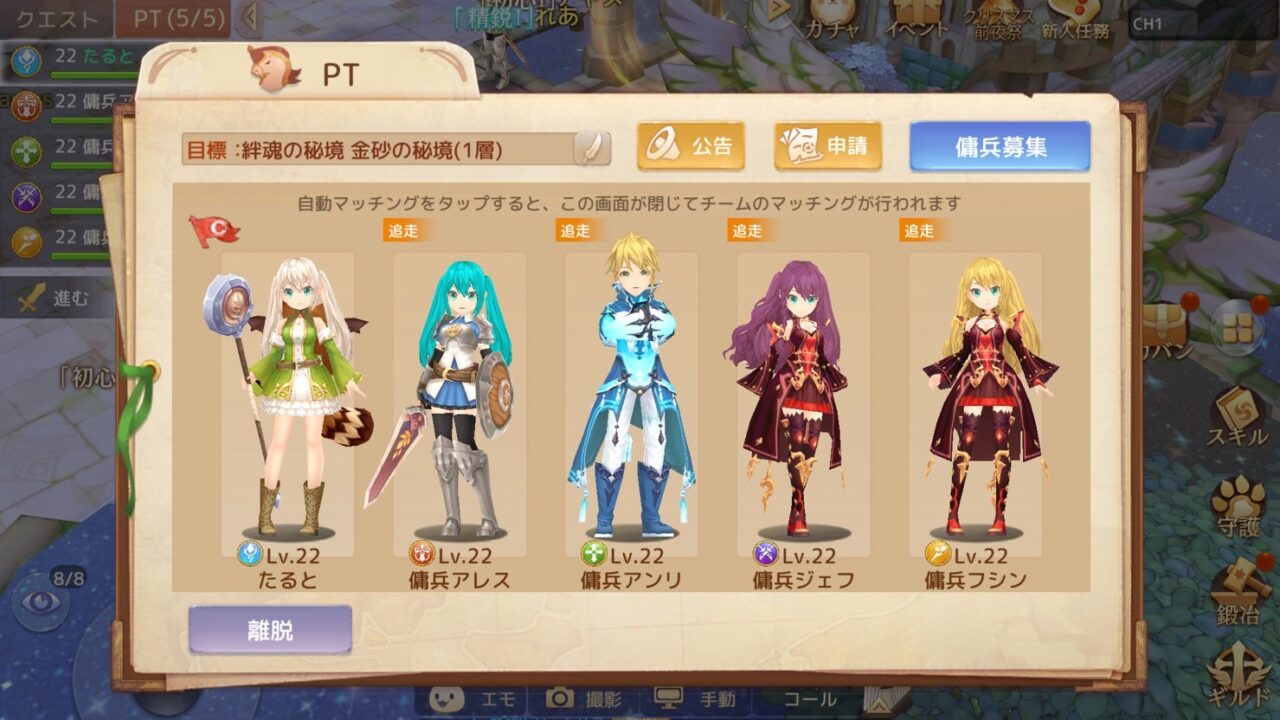Click the 傭兵募集 mercenary recruit button

click(x=999, y=147)
